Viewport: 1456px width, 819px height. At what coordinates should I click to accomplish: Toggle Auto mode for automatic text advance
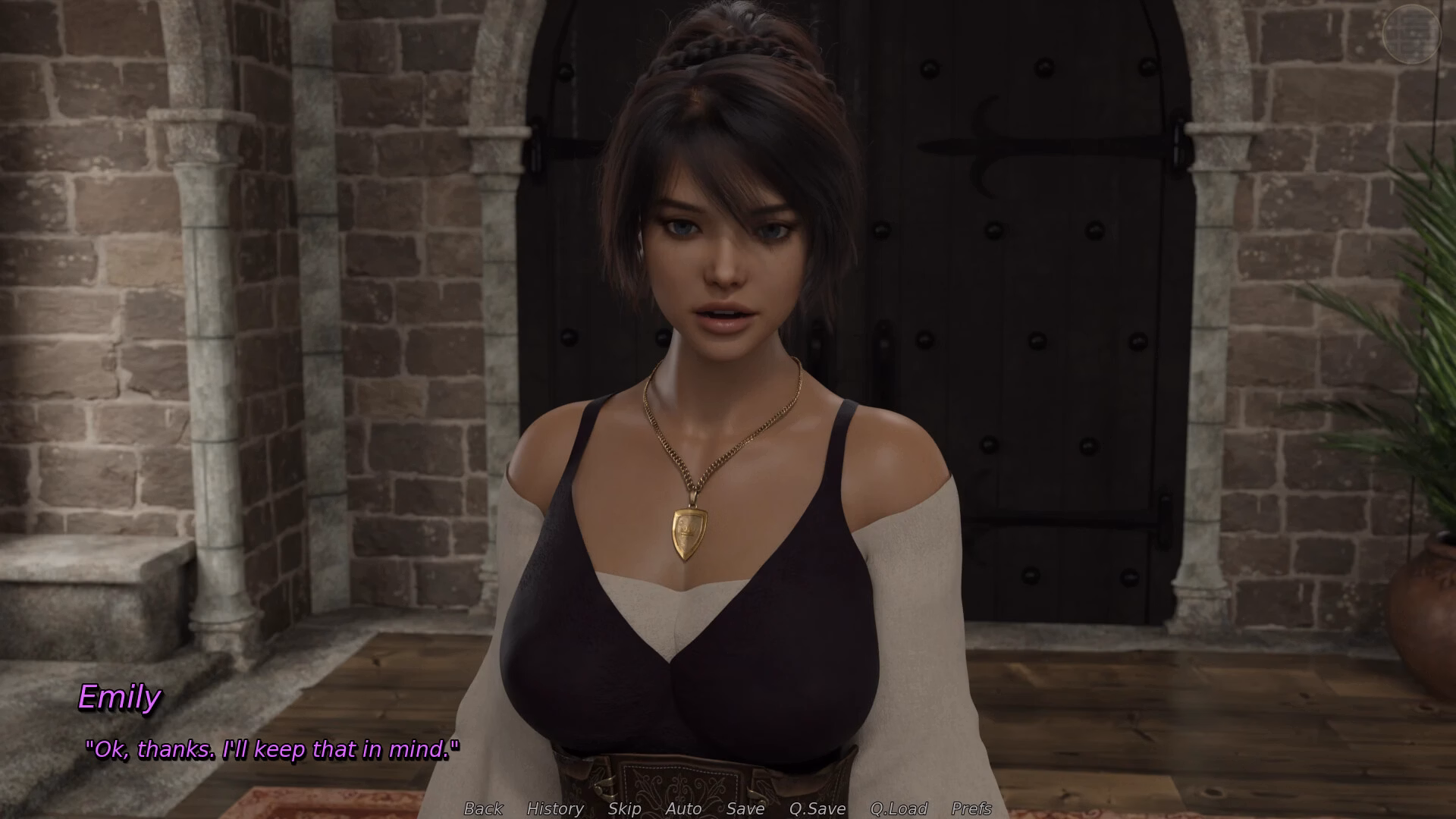coord(682,808)
